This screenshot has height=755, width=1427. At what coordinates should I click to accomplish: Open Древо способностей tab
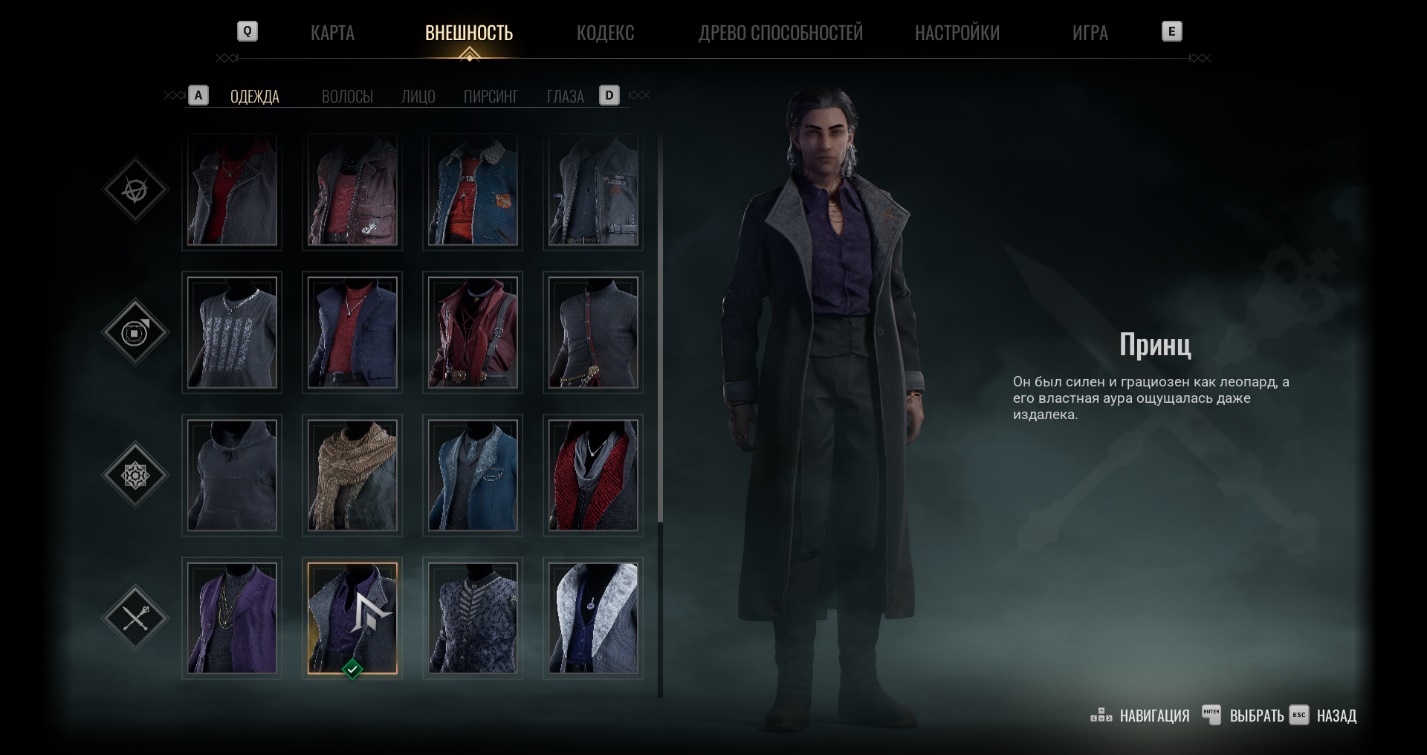780,33
